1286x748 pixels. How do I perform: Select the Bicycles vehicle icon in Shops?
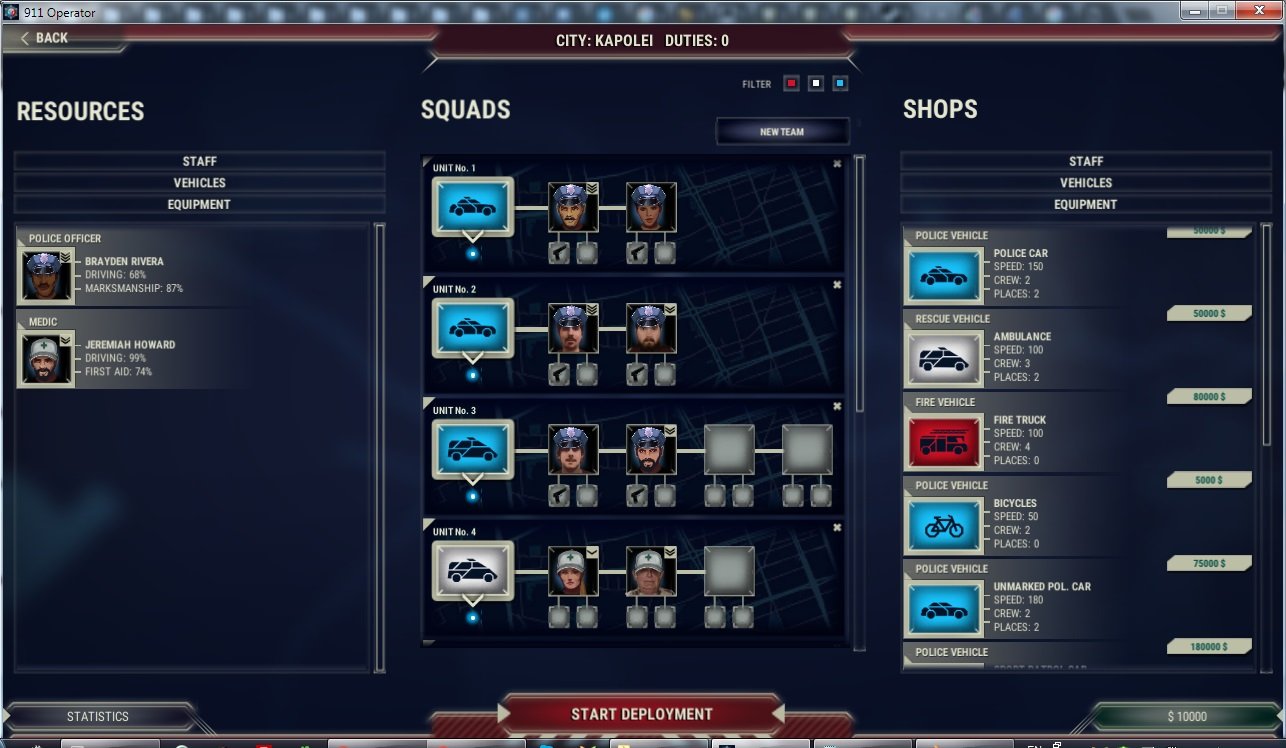click(x=944, y=525)
